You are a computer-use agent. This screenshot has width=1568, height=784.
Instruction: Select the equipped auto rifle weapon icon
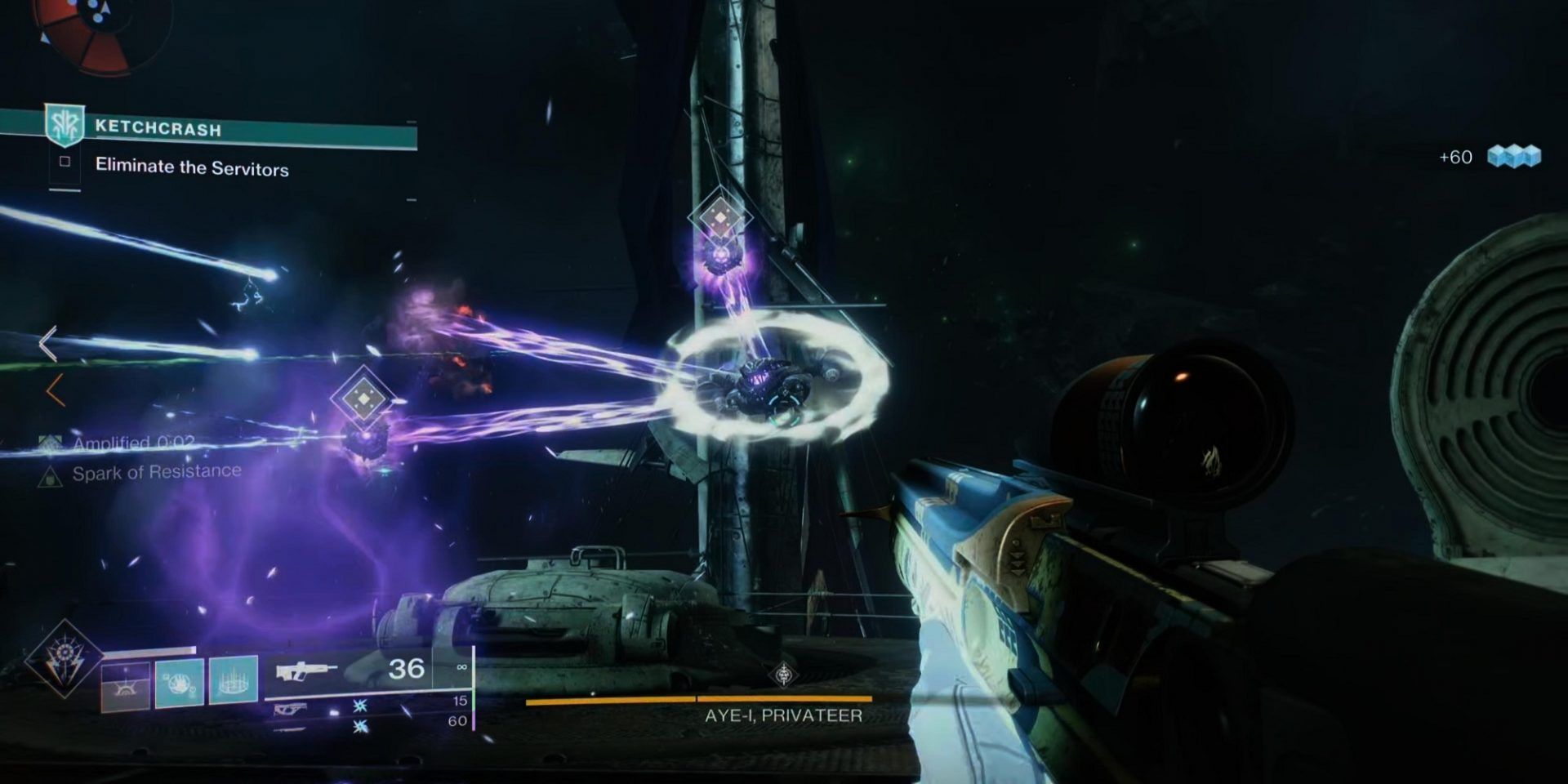tap(304, 671)
